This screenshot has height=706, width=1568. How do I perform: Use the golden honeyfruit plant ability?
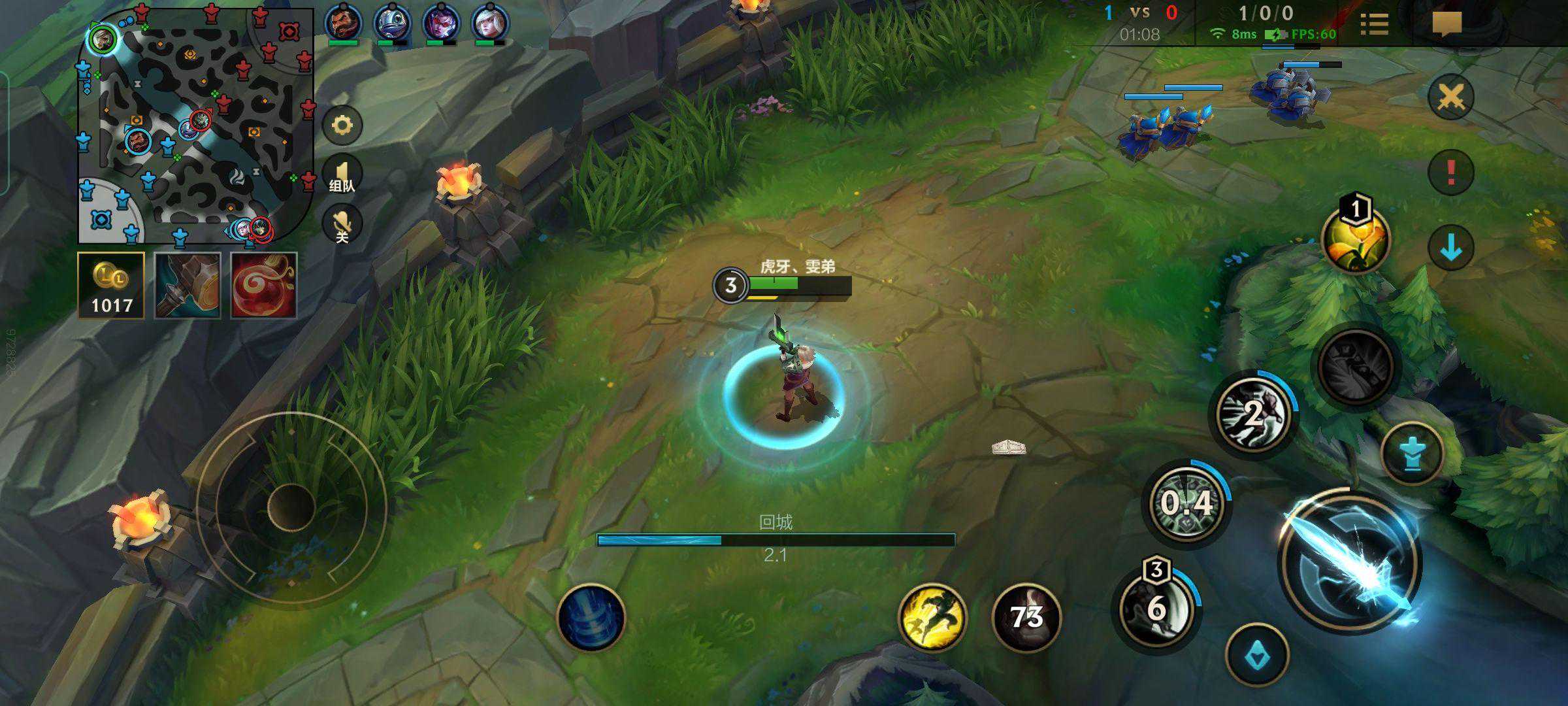pos(1355,239)
